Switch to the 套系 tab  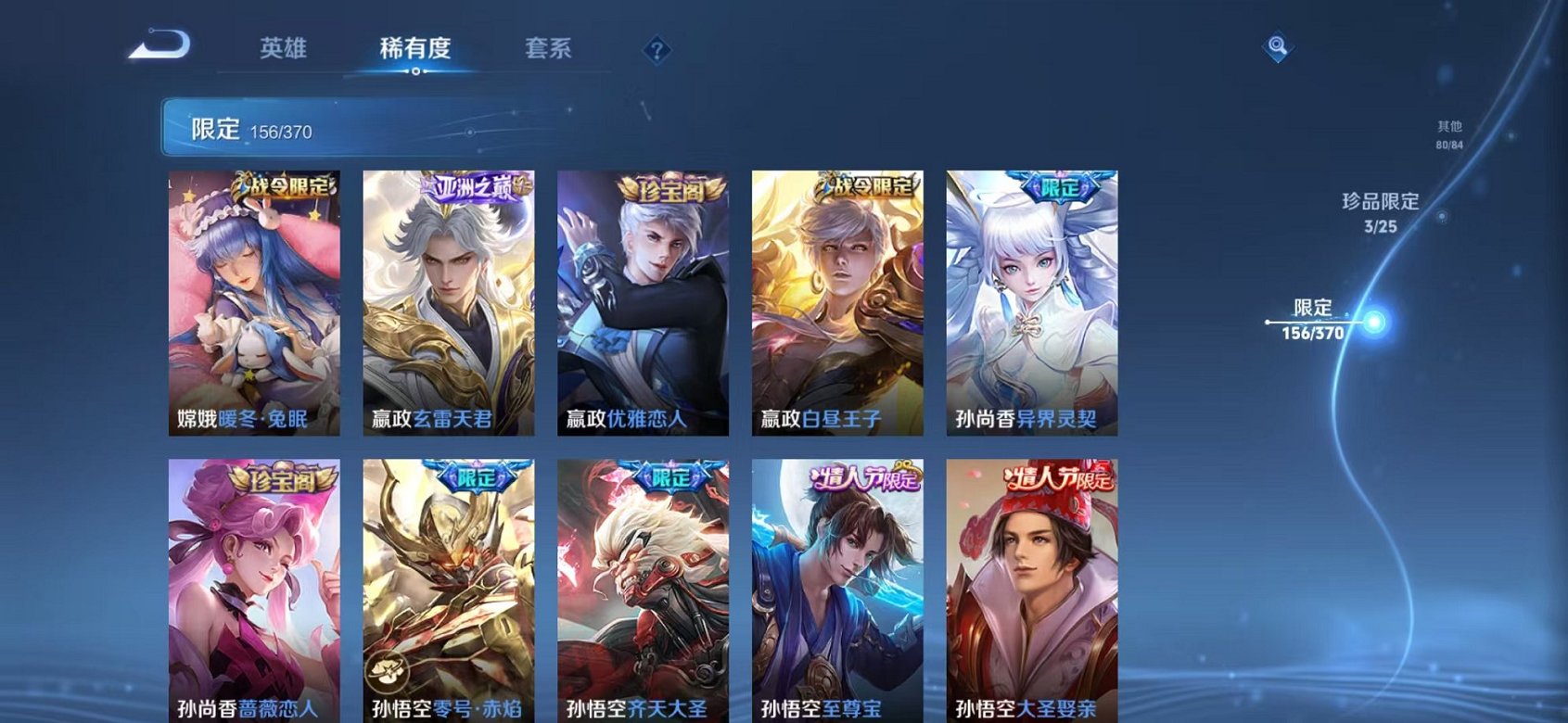(x=546, y=50)
